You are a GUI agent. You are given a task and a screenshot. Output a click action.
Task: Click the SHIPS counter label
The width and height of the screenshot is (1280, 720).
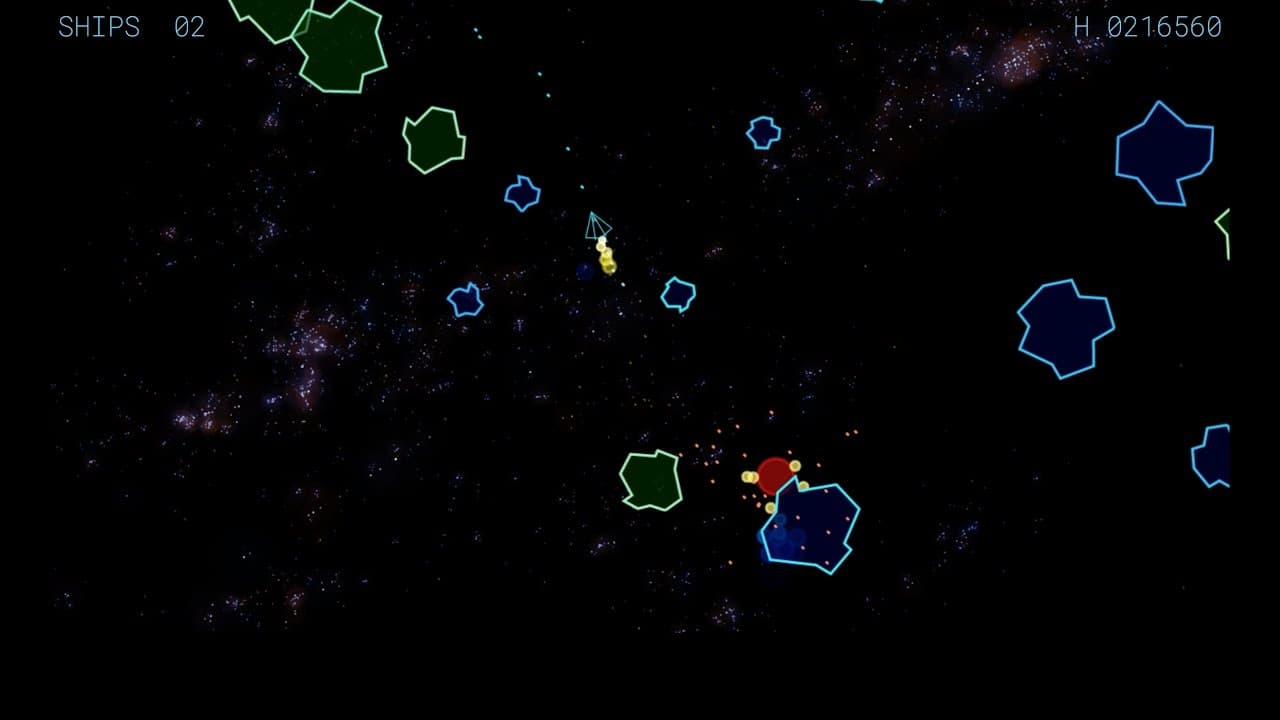(97, 27)
